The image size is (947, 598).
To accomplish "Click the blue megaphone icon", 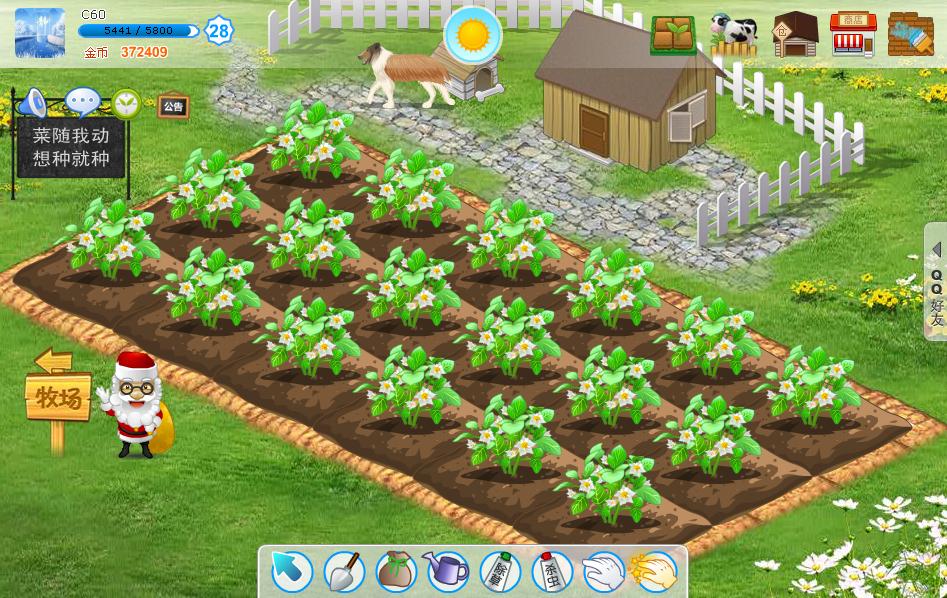I will (x=34, y=102).
